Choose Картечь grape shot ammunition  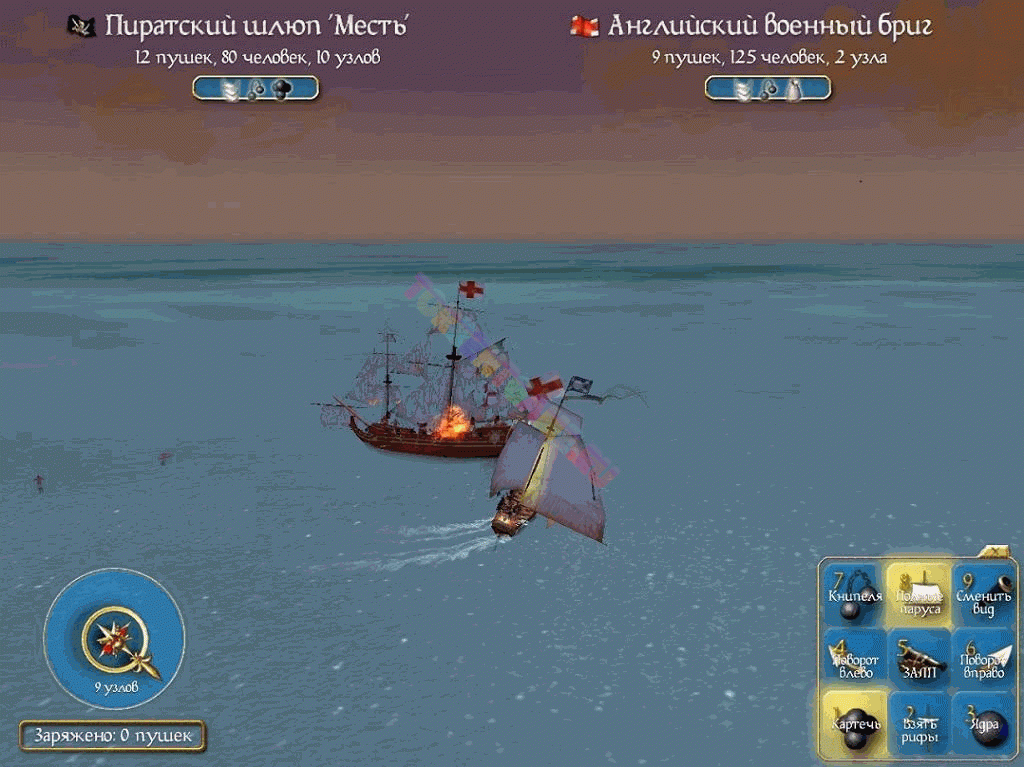pyautogui.click(x=855, y=723)
